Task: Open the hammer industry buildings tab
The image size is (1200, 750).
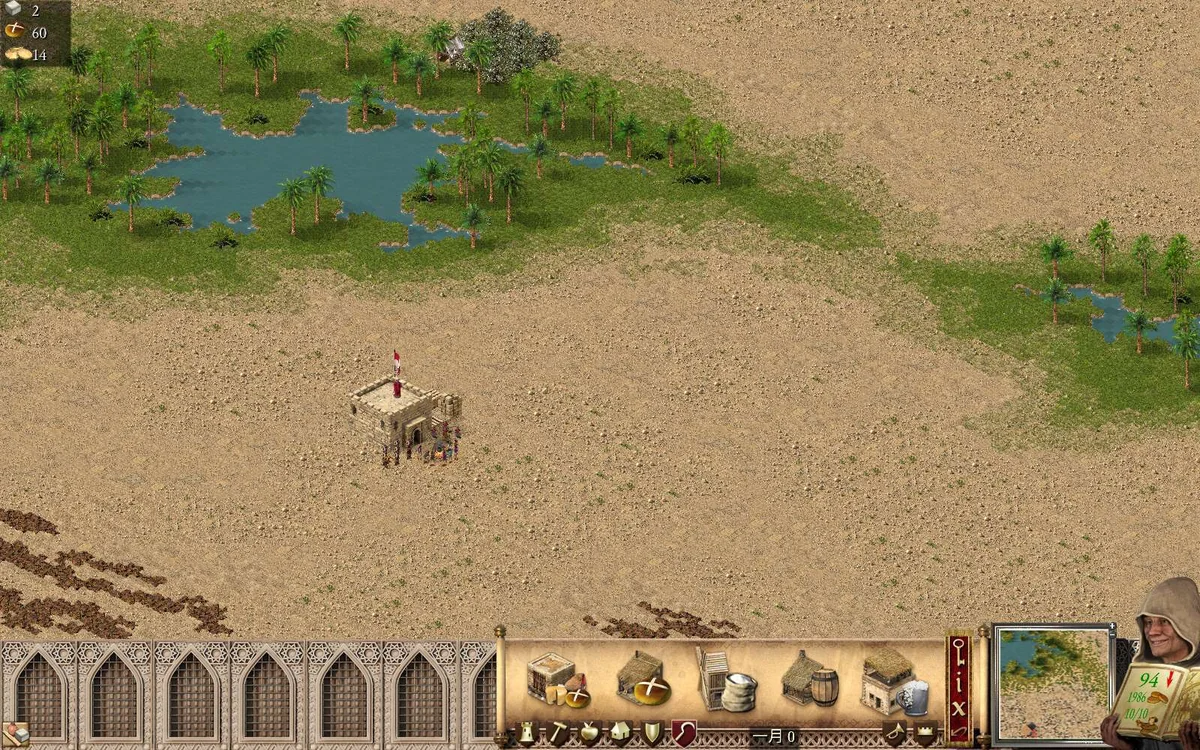Action: click(x=557, y=733)
